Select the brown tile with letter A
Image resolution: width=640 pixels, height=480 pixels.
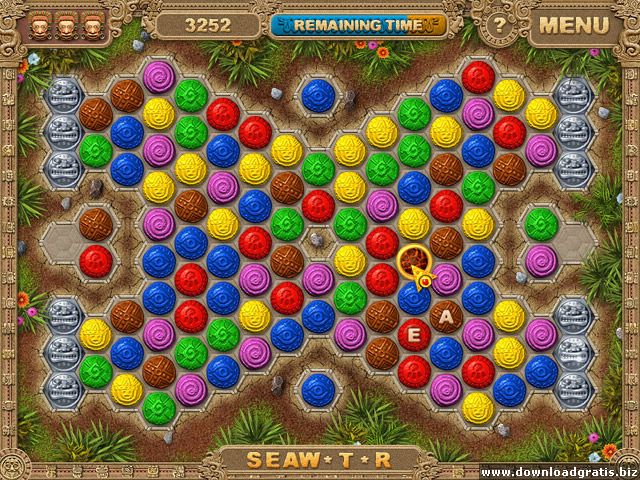click(446, 318)
